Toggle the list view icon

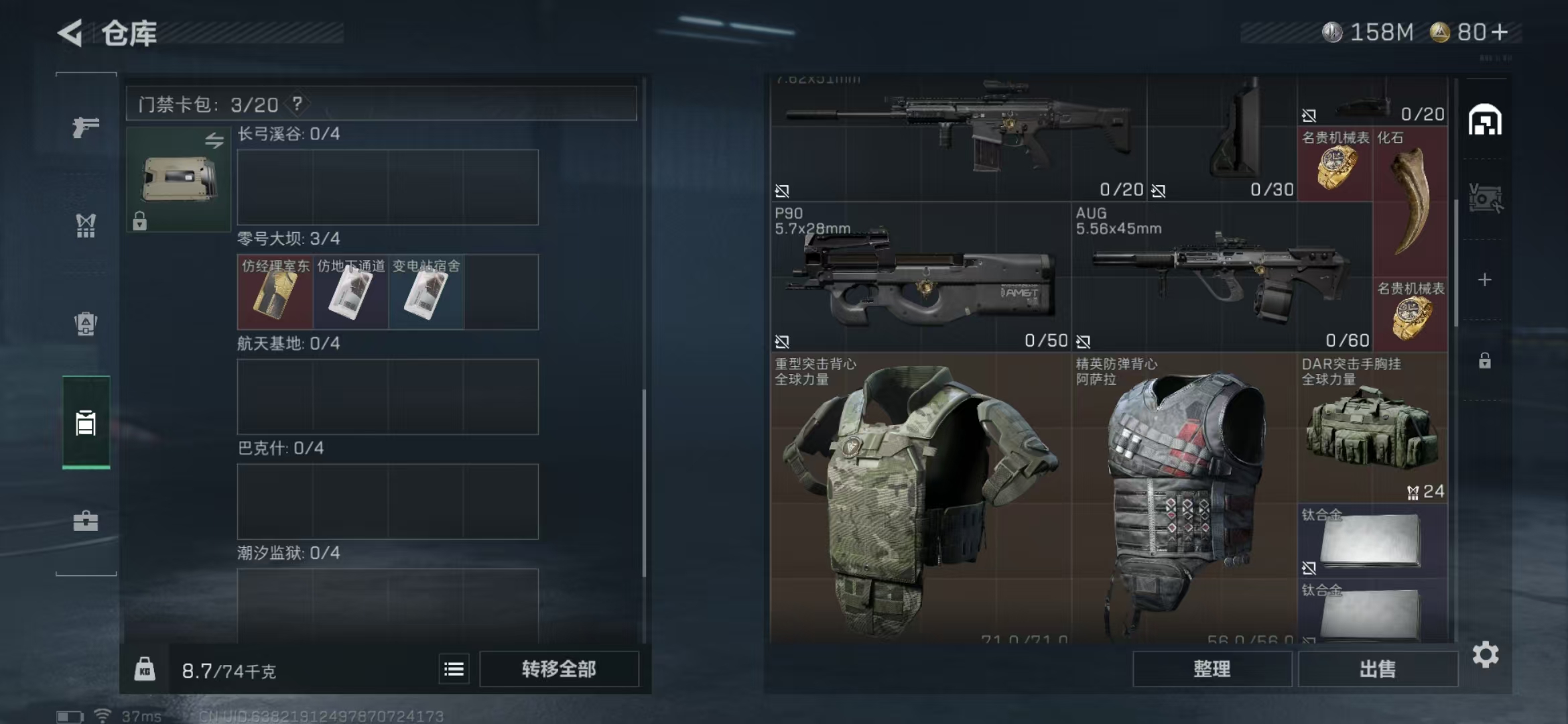point(454,669)
